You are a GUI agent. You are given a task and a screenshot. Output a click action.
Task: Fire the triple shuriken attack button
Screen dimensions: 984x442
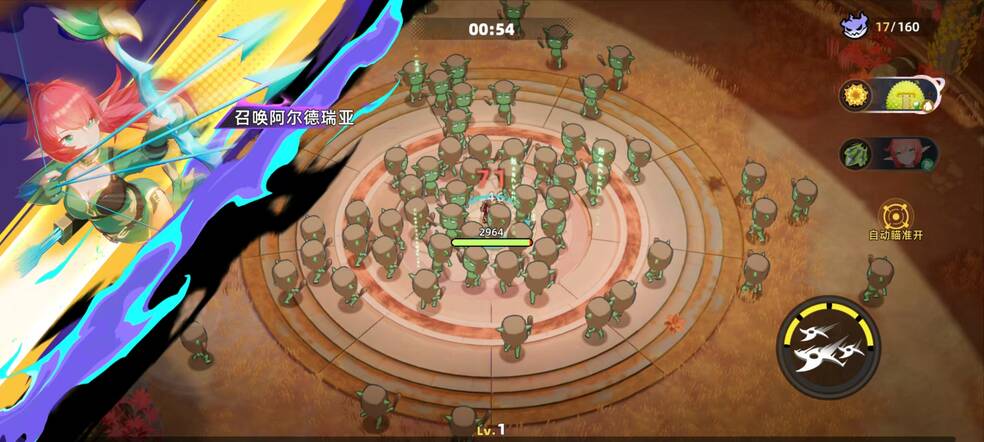click(829, 346)
